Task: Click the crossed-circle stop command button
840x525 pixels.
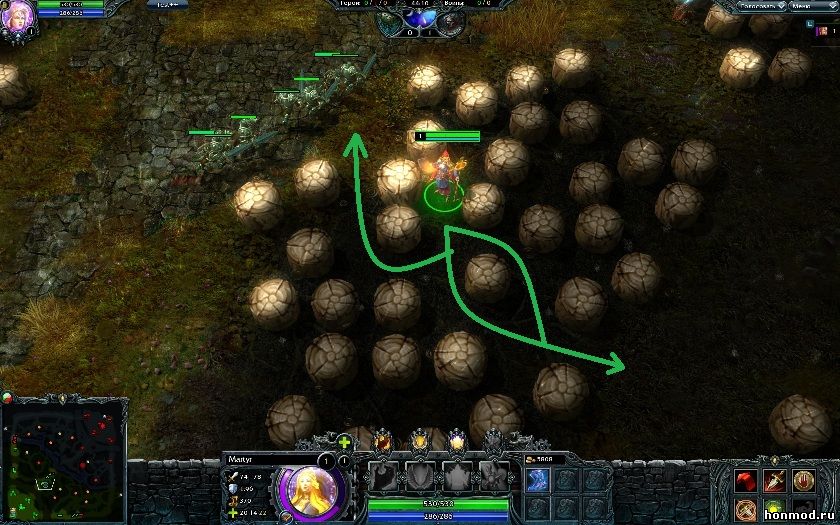Action: (744, 510)
